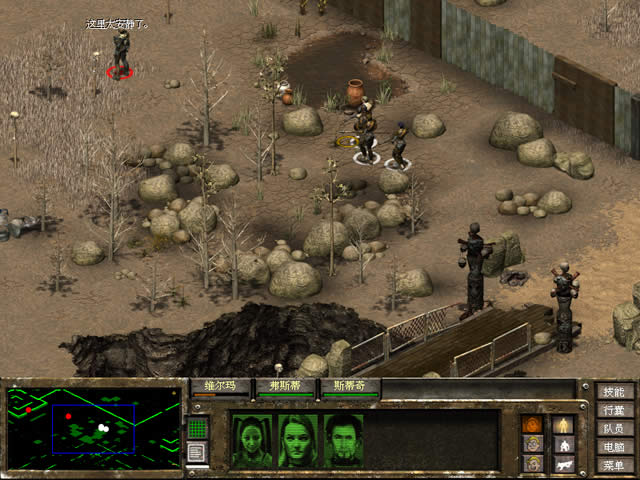The image size is (640, 480).
Task: Set the crouching stance icon
Action: [564, 443]
